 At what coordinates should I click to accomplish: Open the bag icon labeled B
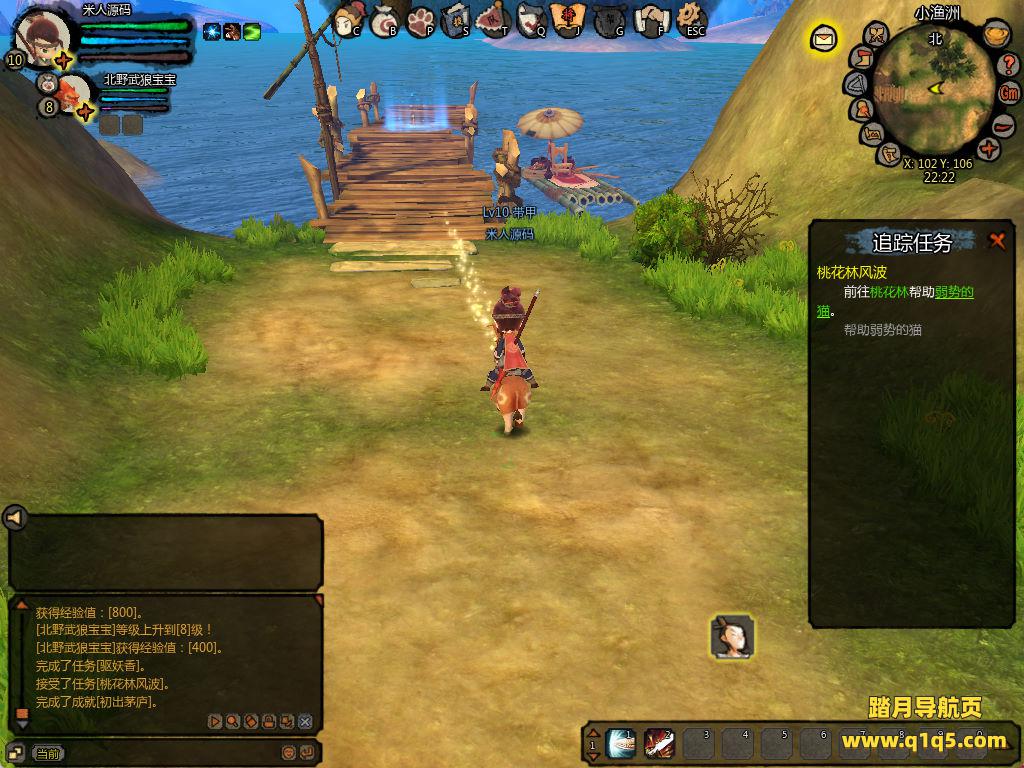pos(385,20)
